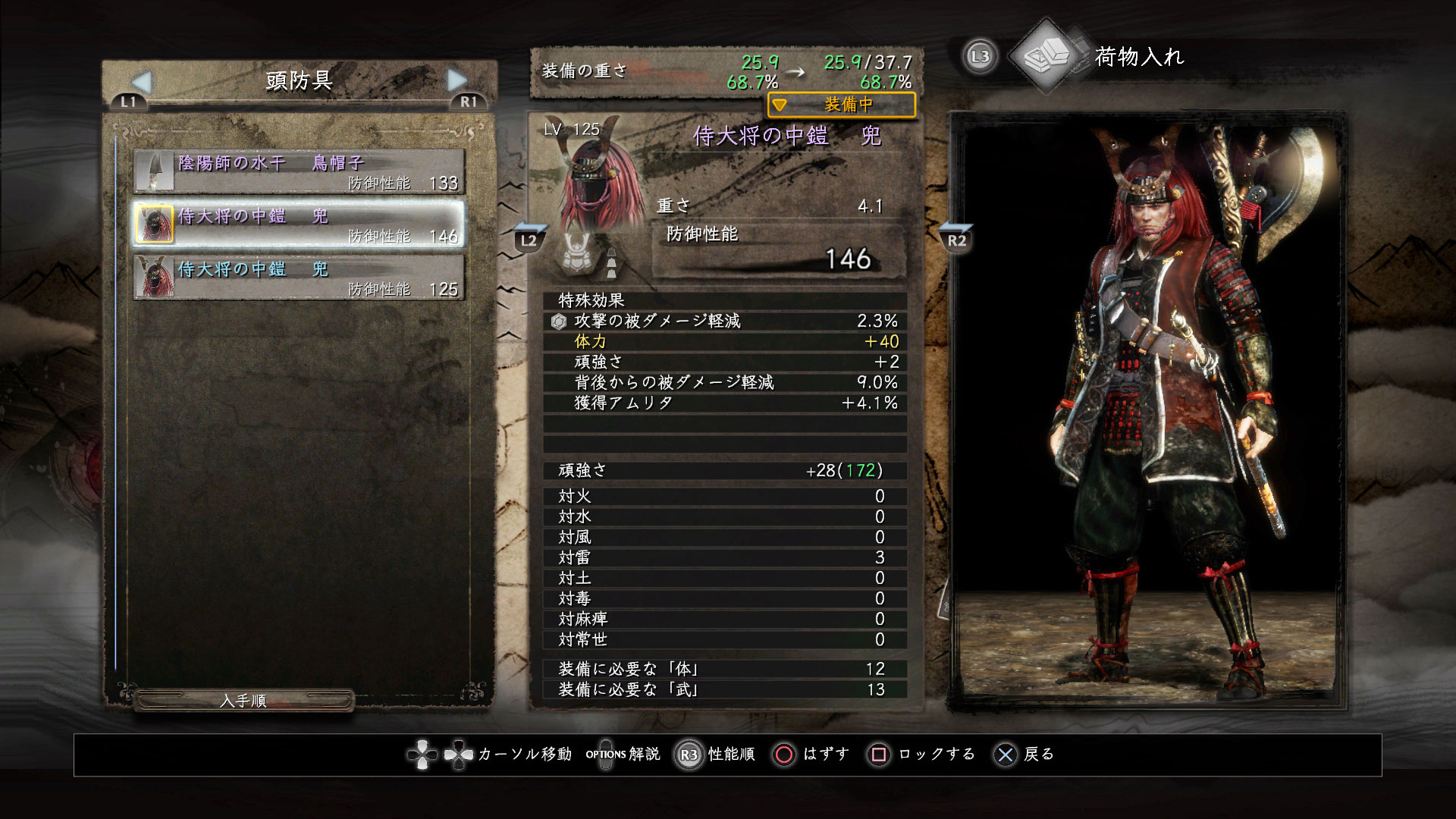The image size is (1456, 819).
Task: Switch to the previous equipment category arrow
Action: 142,82
